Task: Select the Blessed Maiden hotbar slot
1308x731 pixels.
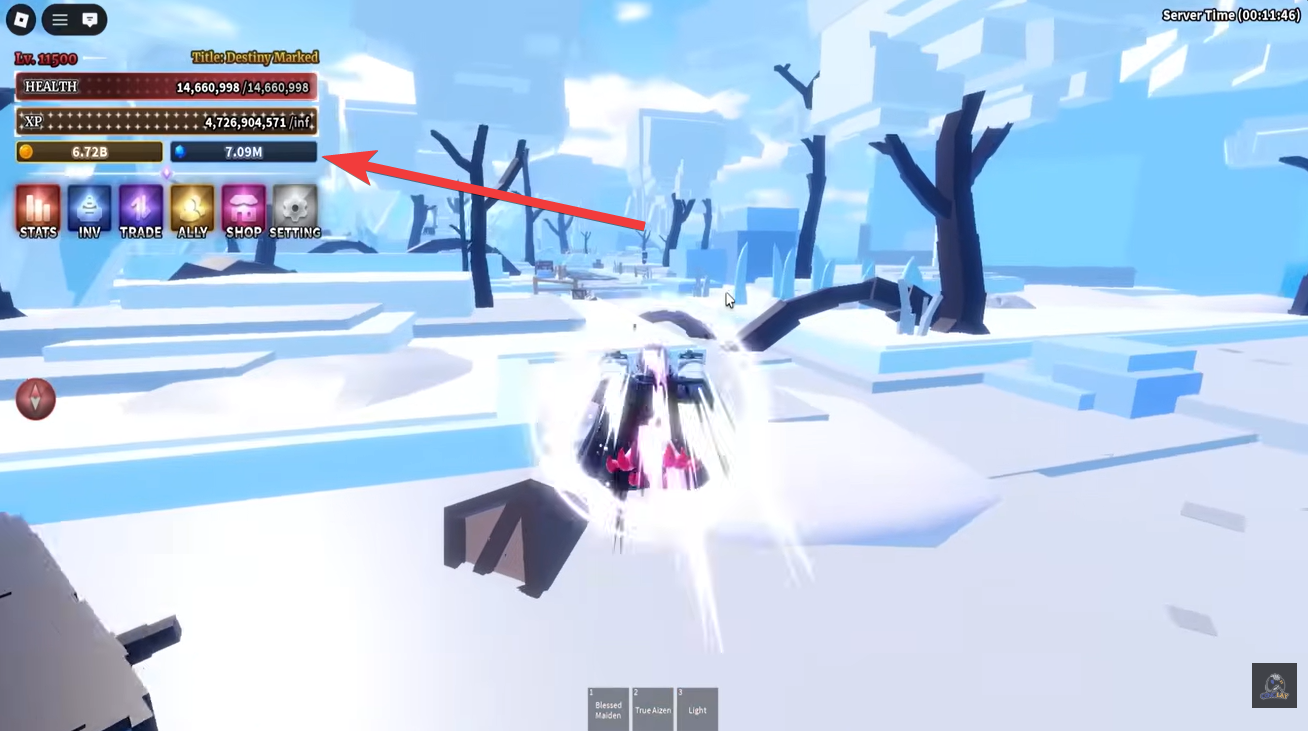Action: pos(606,706)
